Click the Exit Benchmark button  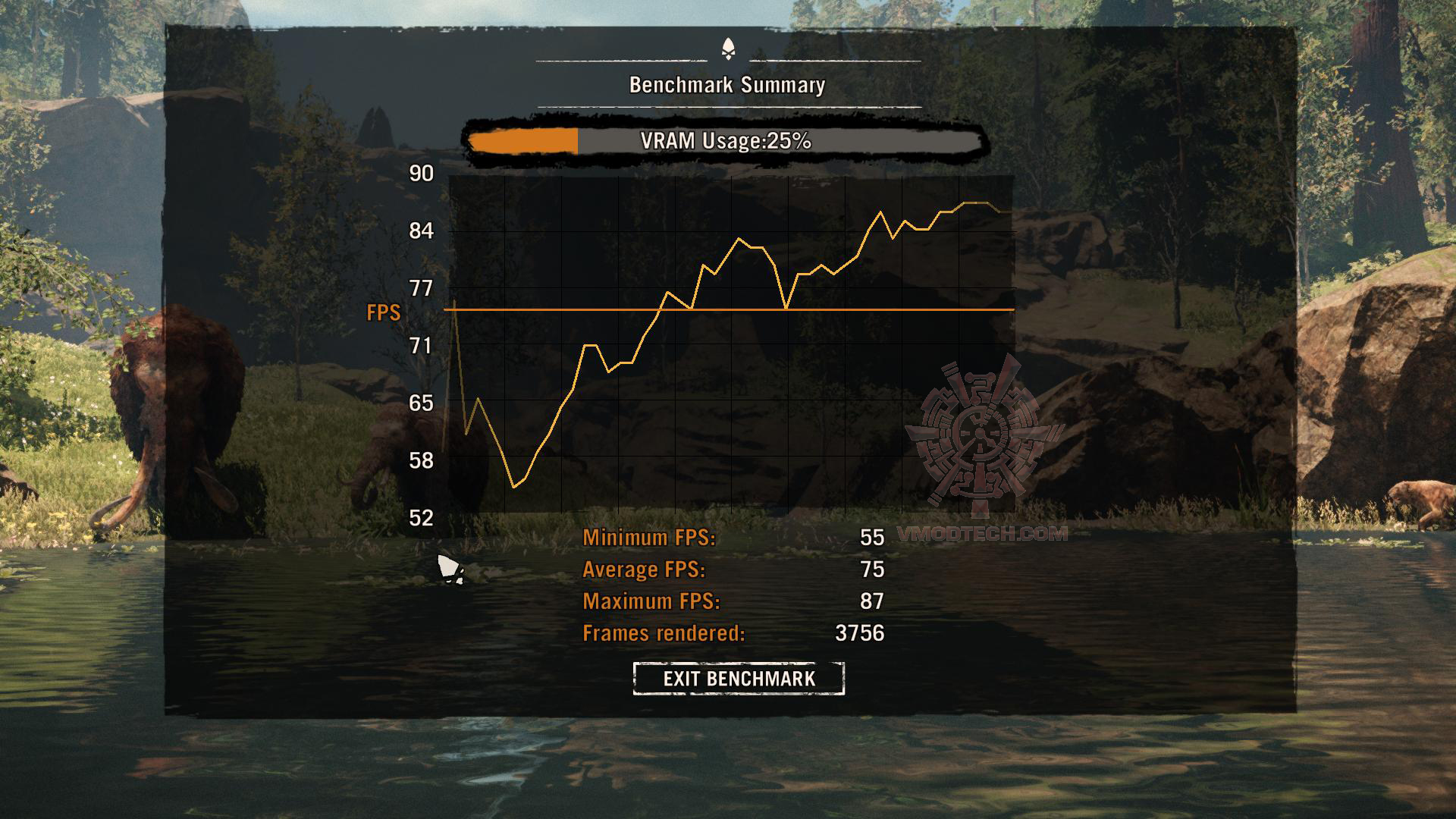click(x=739, y=678)
